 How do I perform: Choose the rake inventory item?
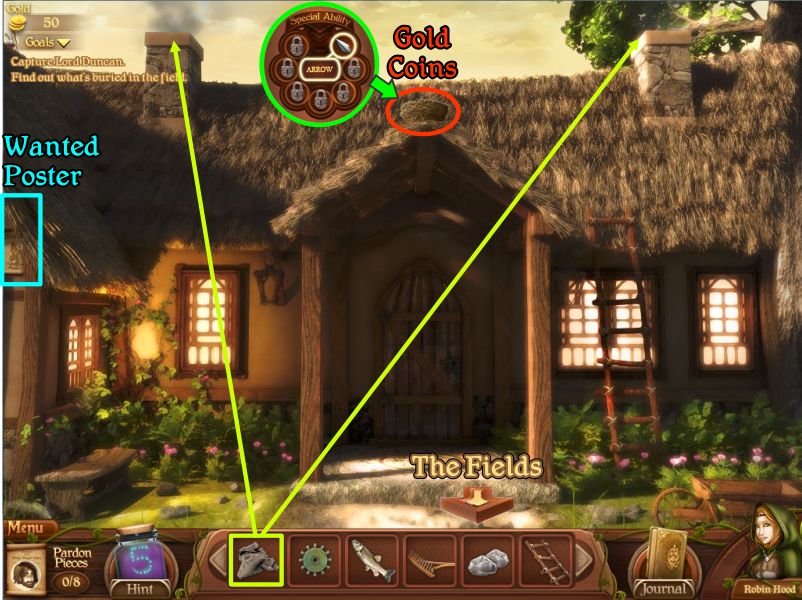point(431,561)
